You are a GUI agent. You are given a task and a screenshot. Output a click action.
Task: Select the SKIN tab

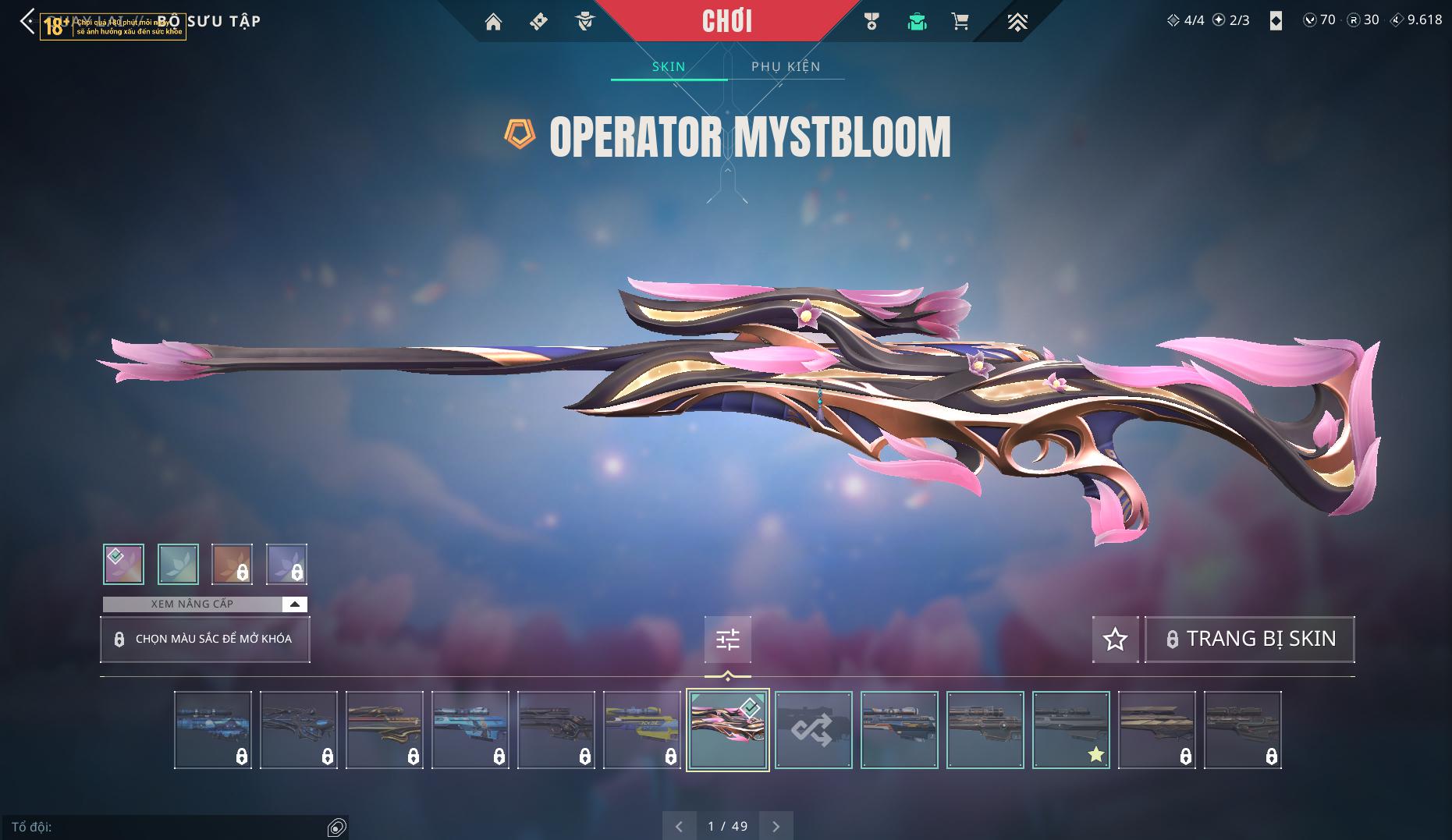(x=669, y=66)
